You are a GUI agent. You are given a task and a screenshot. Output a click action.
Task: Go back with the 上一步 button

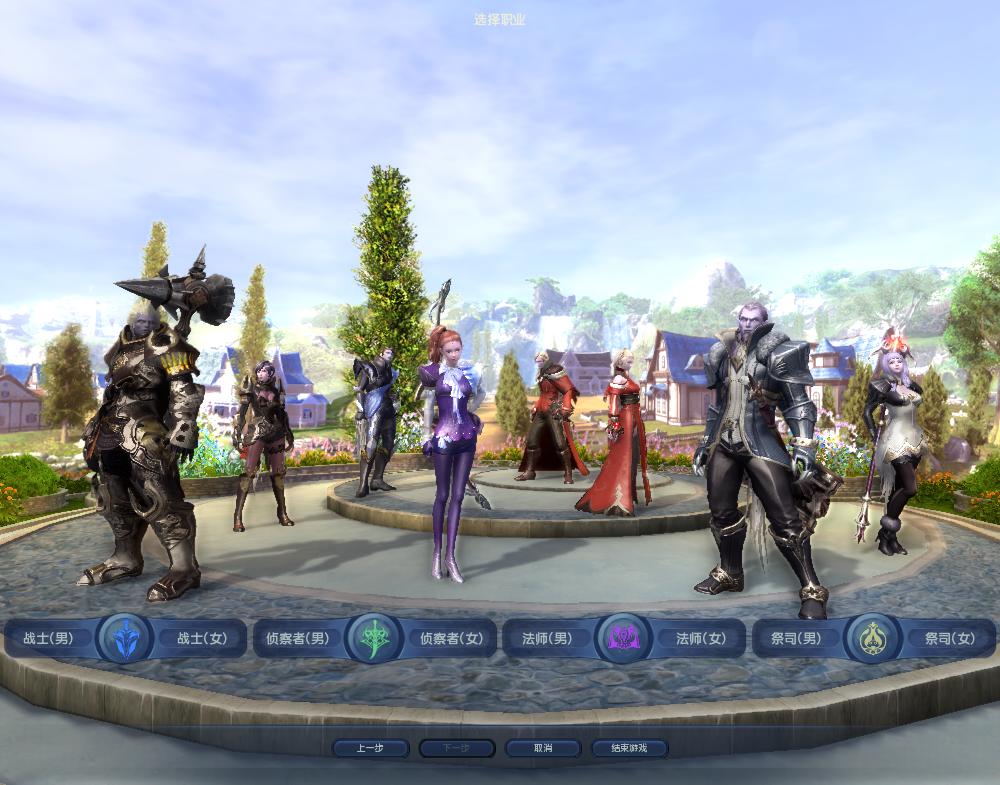pos(371,748)
